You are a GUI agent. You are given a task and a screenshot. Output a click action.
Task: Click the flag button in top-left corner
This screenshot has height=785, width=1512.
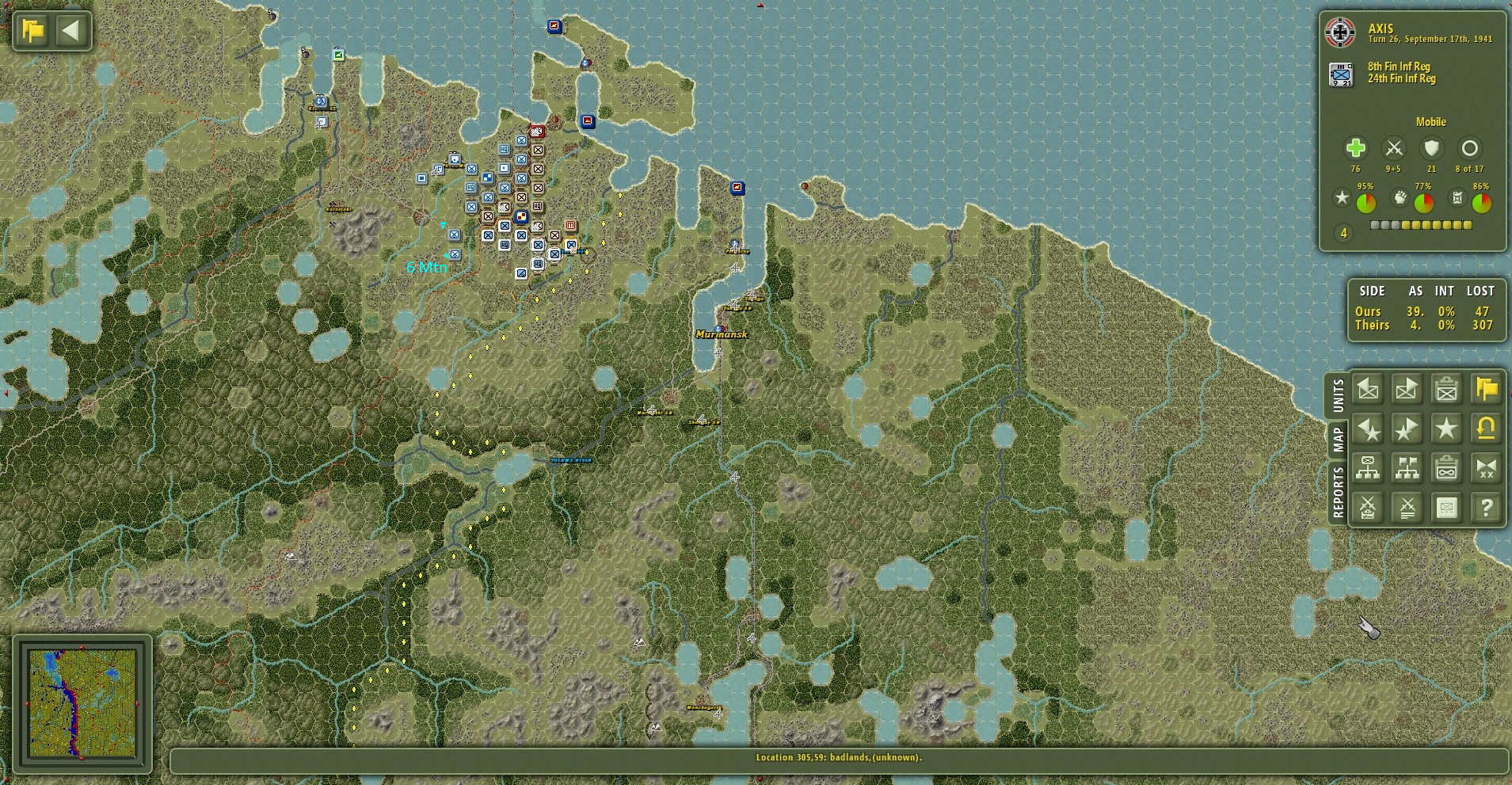30,29
